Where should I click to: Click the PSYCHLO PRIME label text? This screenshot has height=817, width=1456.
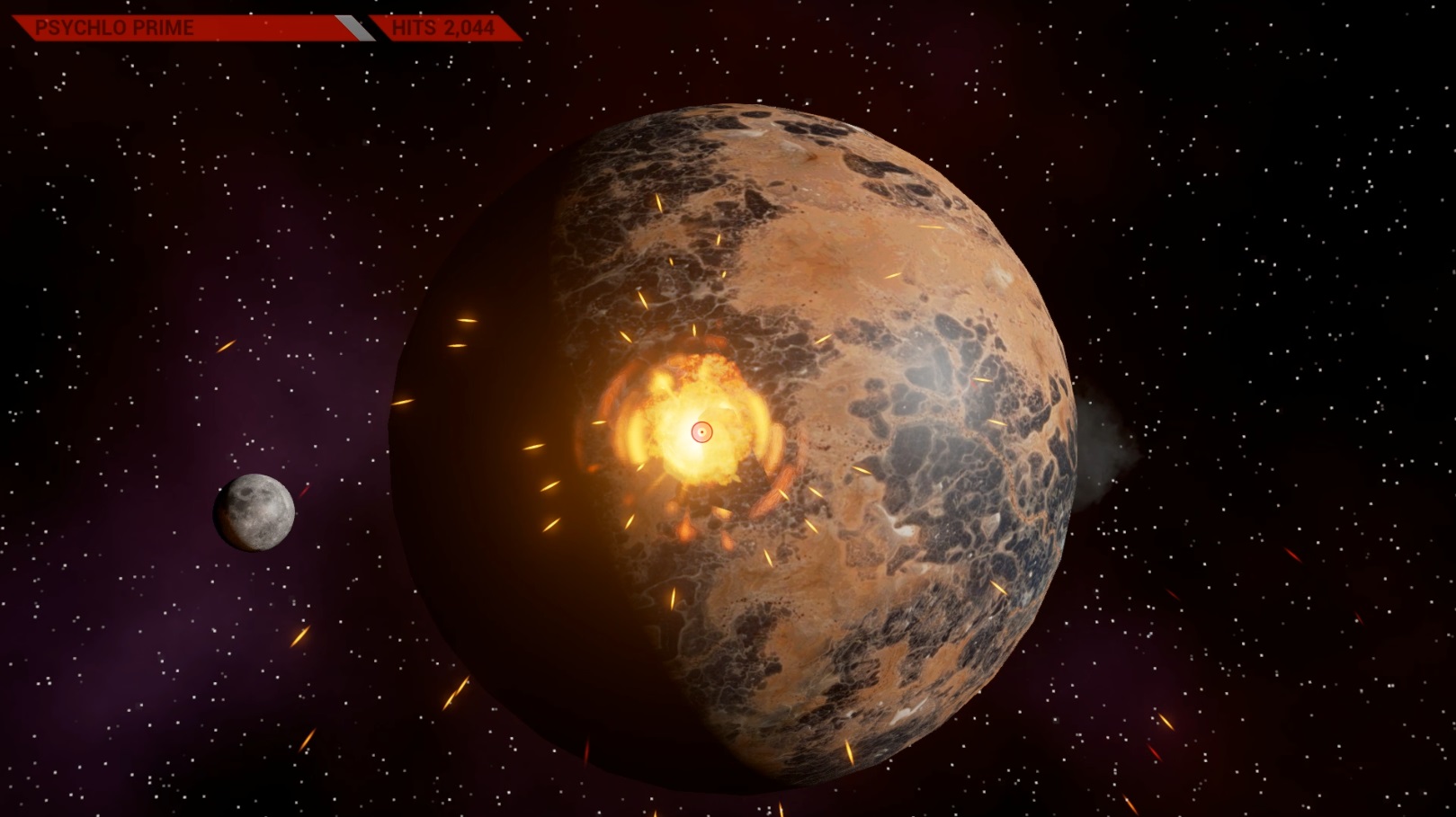112,27
